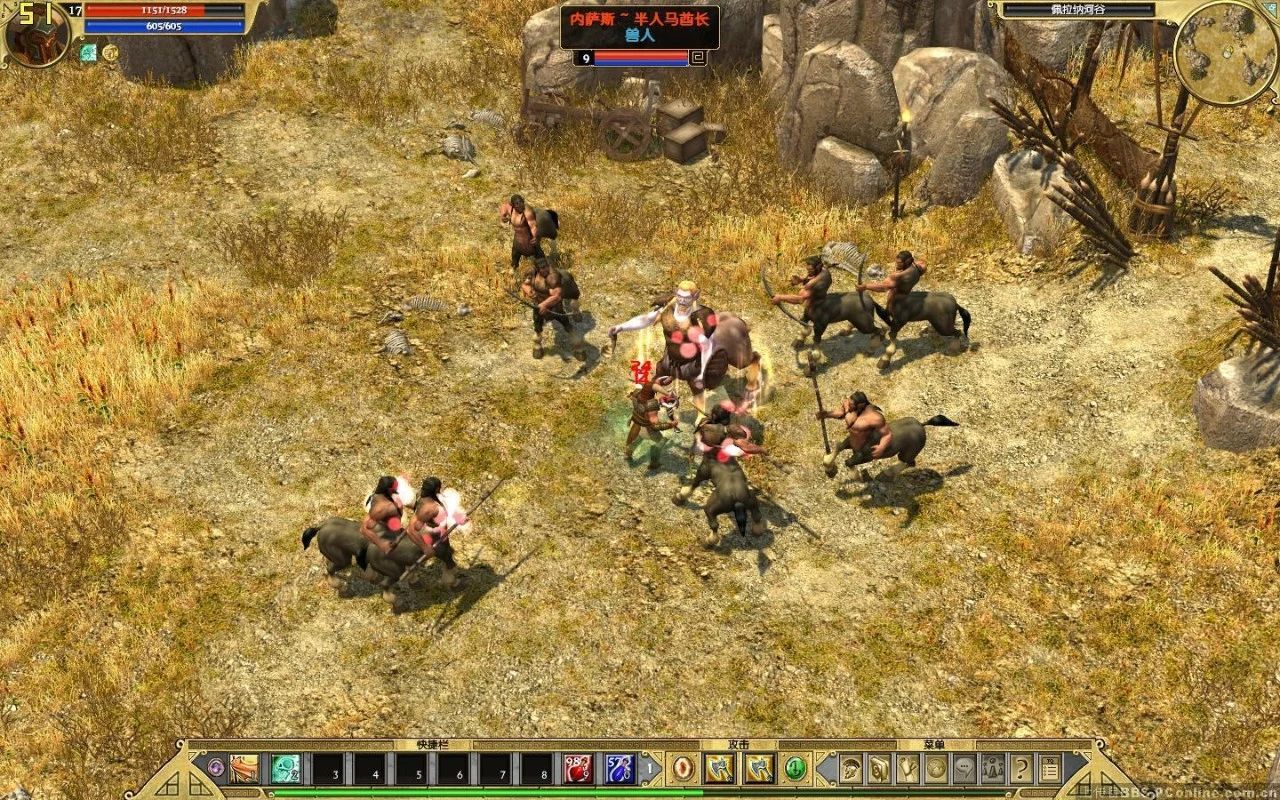Image resolution: width=1280 pixels, height=800 pixels.
Task: Click the green skill buff icon under health
Action: pos(89,53)
